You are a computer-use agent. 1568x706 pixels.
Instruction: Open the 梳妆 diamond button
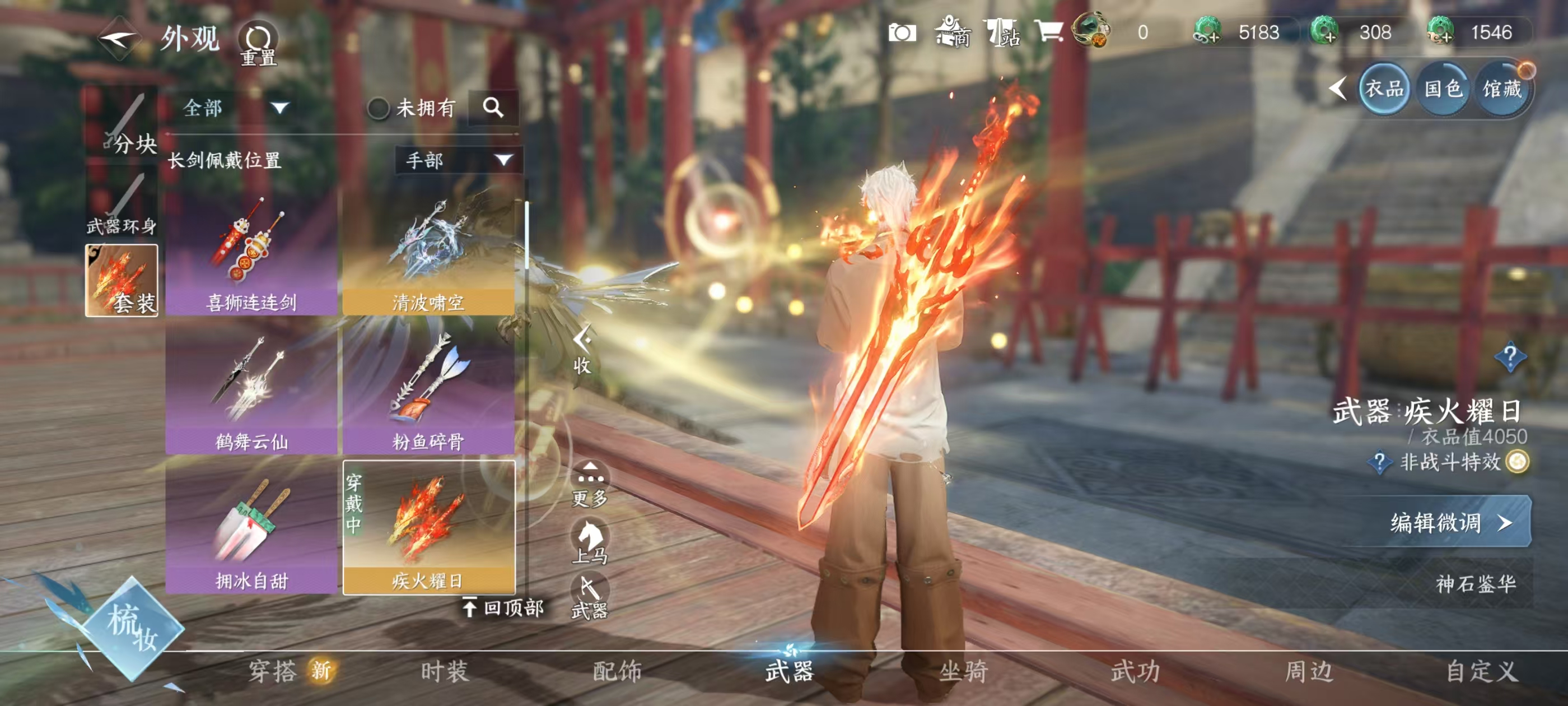[x=132, y=628]
